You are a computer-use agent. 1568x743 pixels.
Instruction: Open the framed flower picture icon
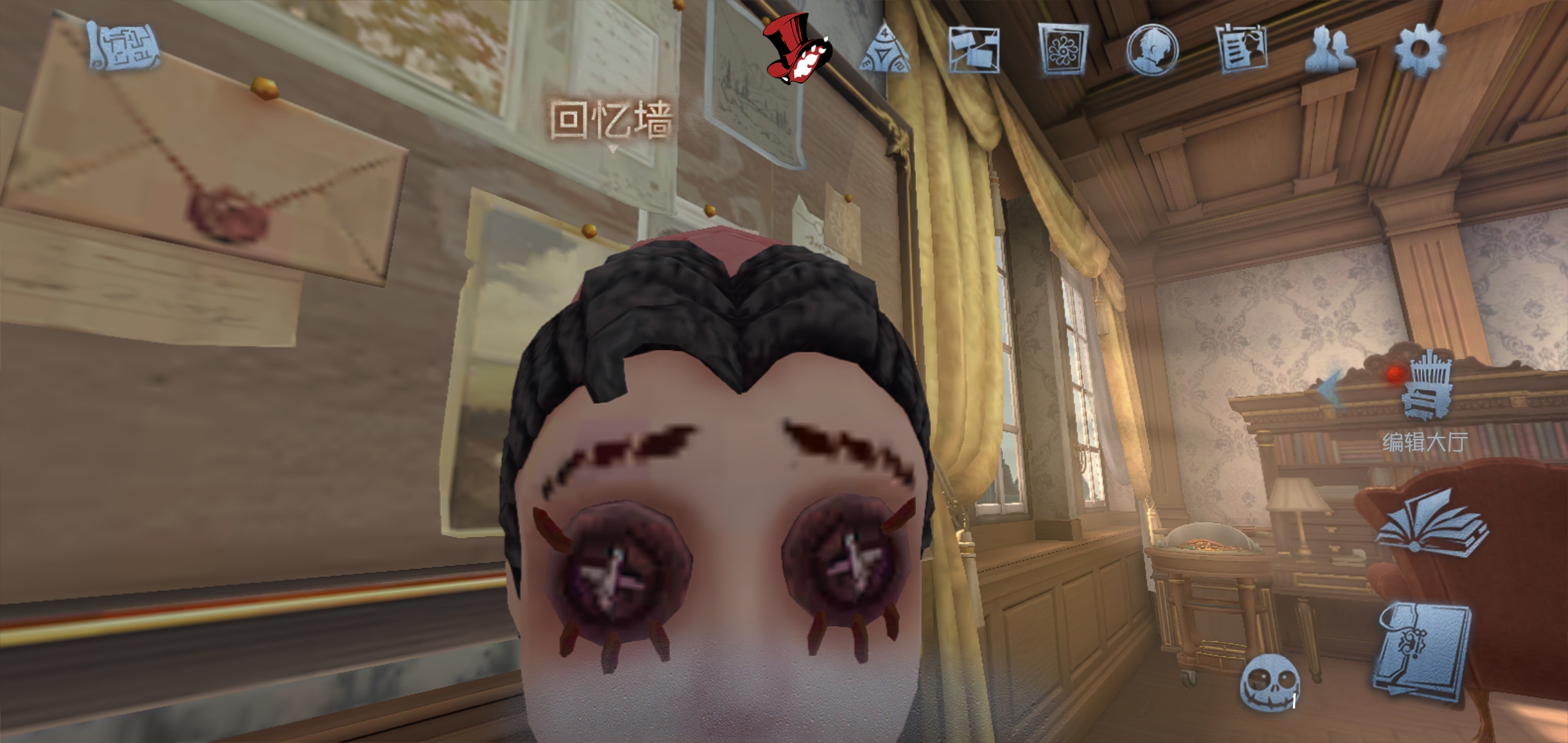1063,50
